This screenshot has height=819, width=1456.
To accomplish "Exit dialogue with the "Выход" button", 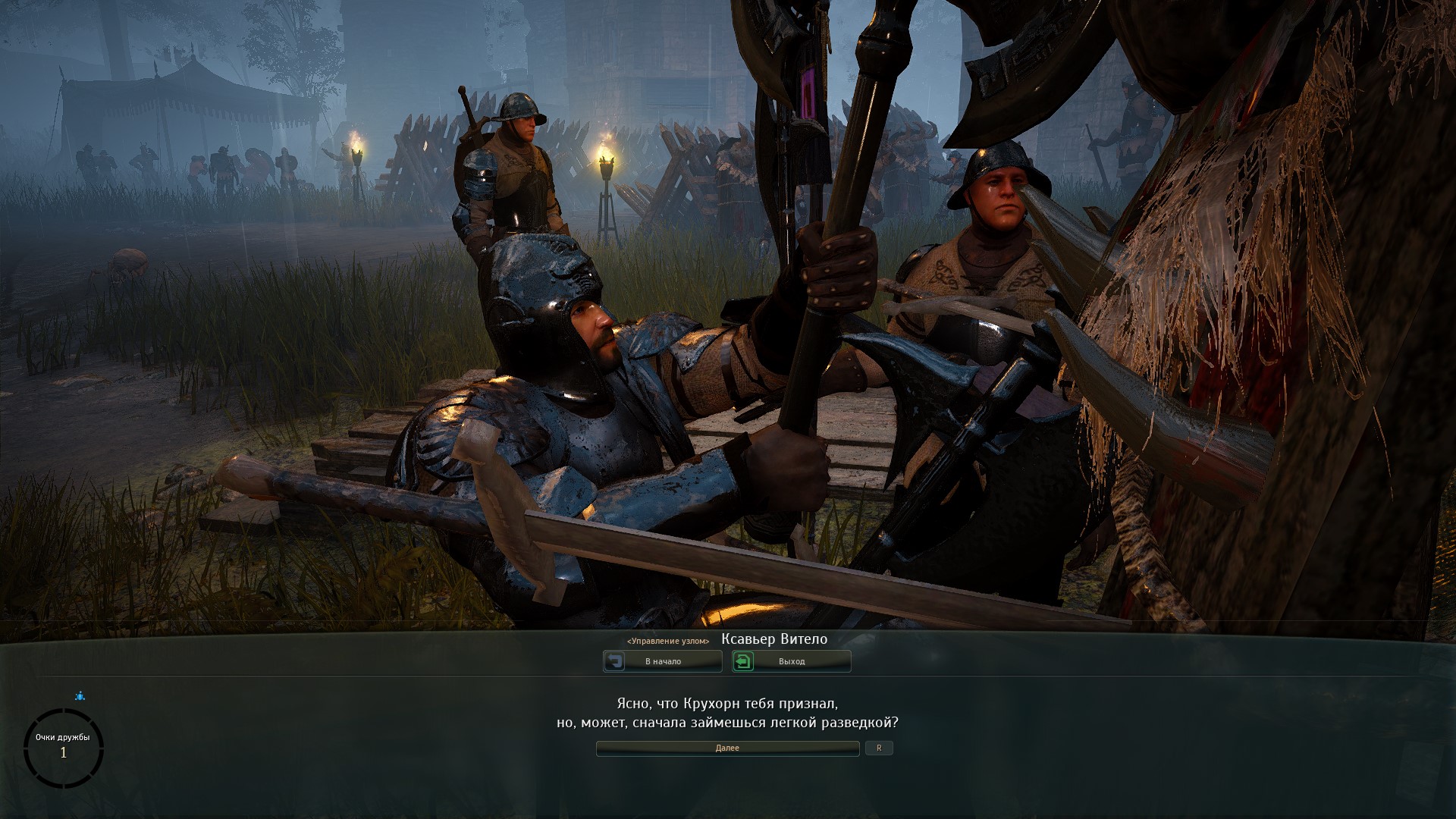I will click(x=791, y=661).
